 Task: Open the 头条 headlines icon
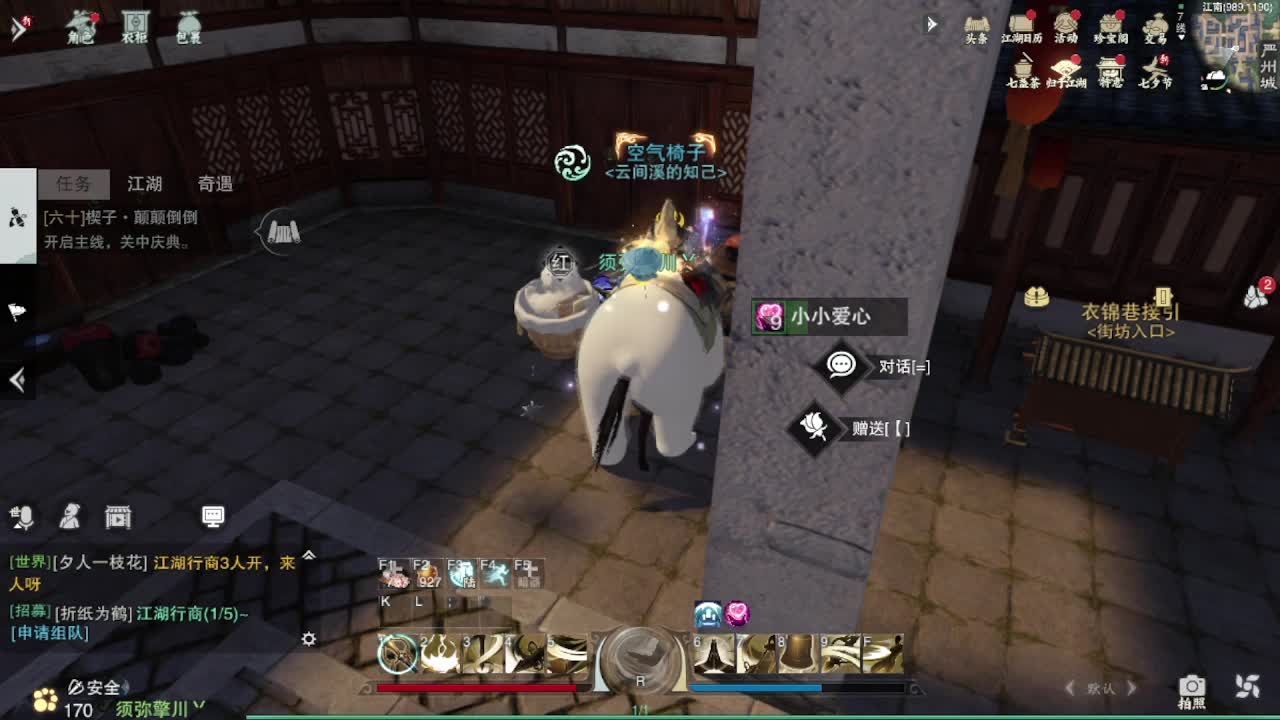point(976,27)
